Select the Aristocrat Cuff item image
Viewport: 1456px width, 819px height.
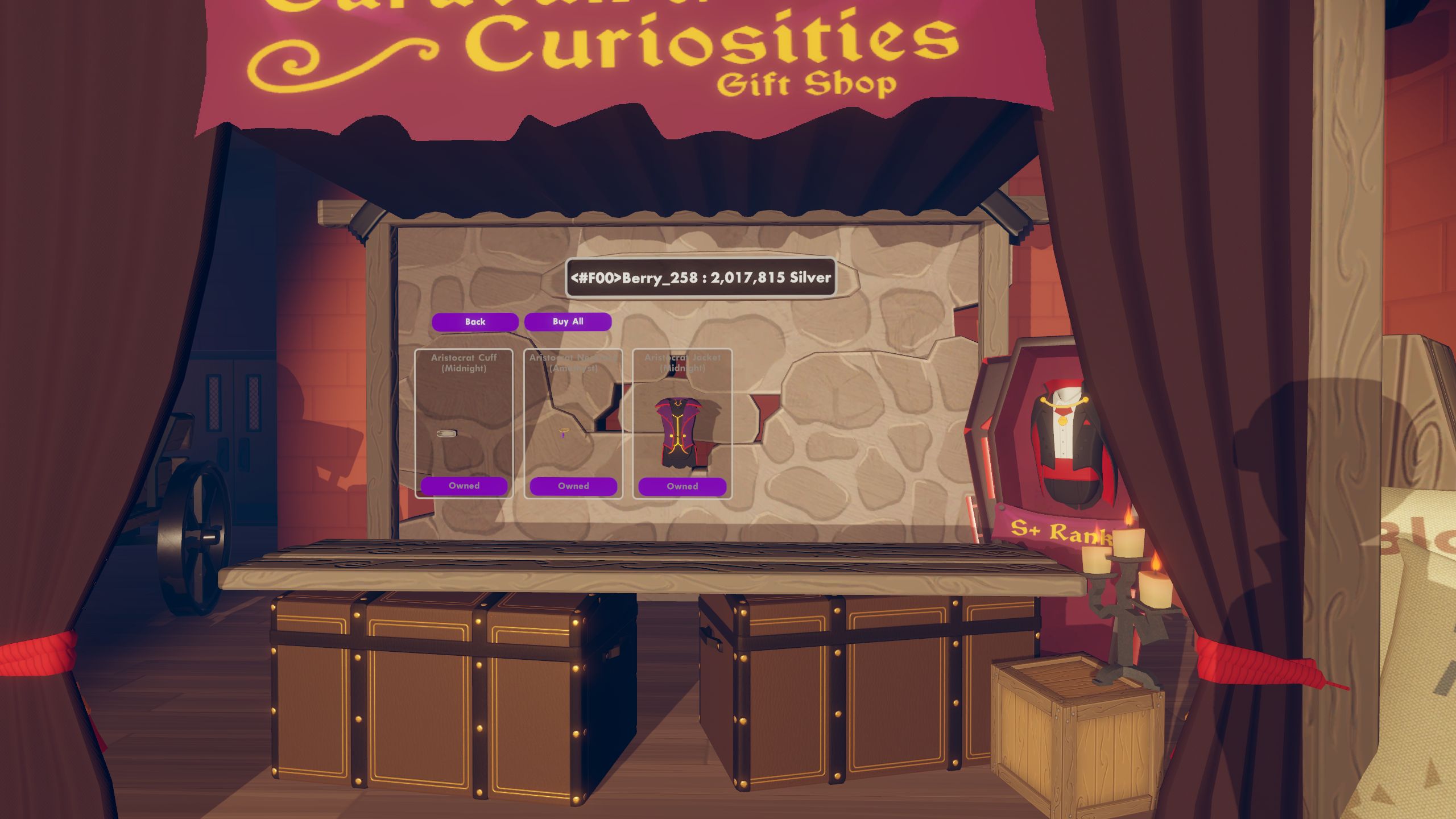click(447, 433)
